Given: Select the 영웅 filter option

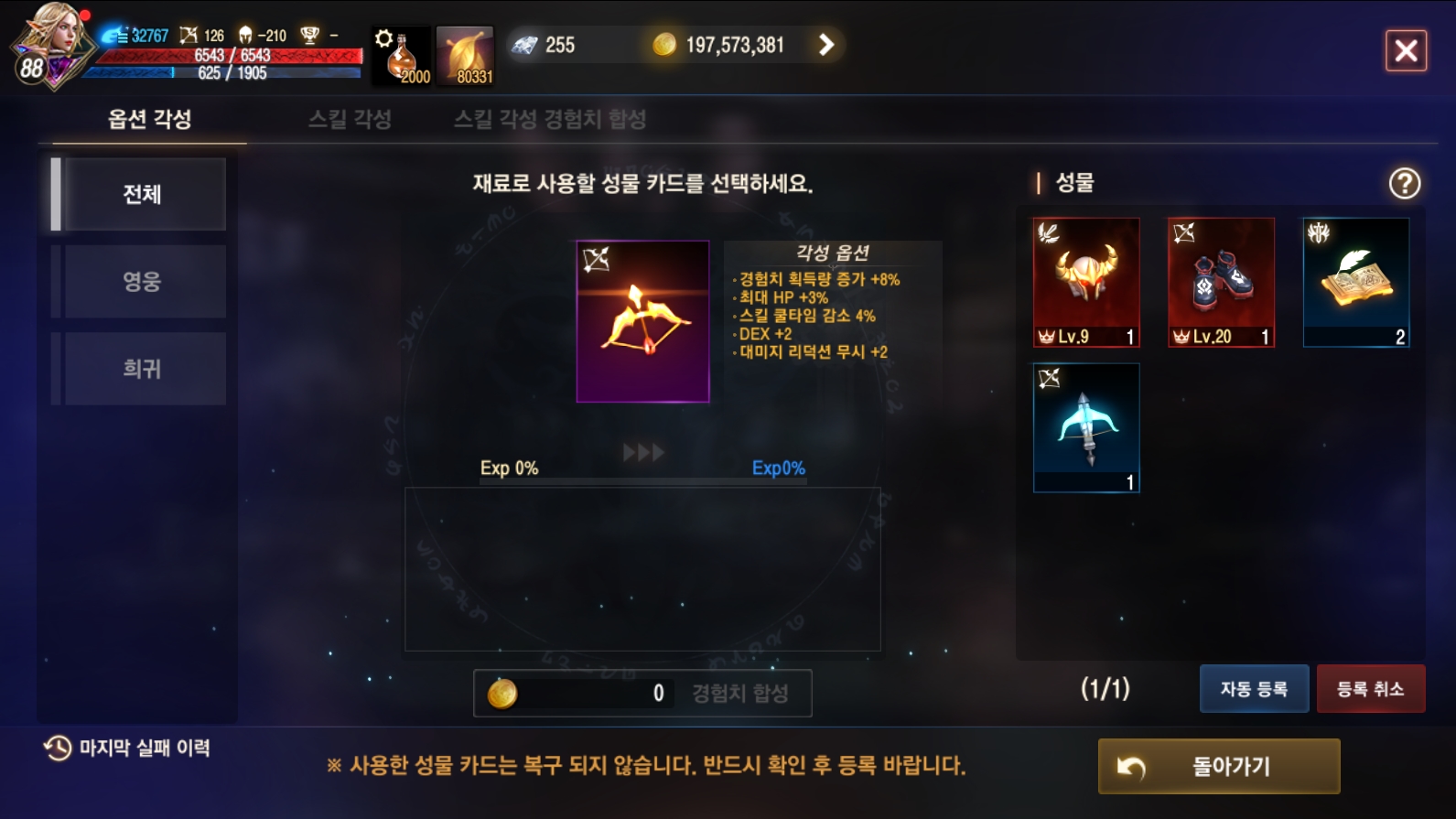Looking at the screenshot, I should coord(143,279).
